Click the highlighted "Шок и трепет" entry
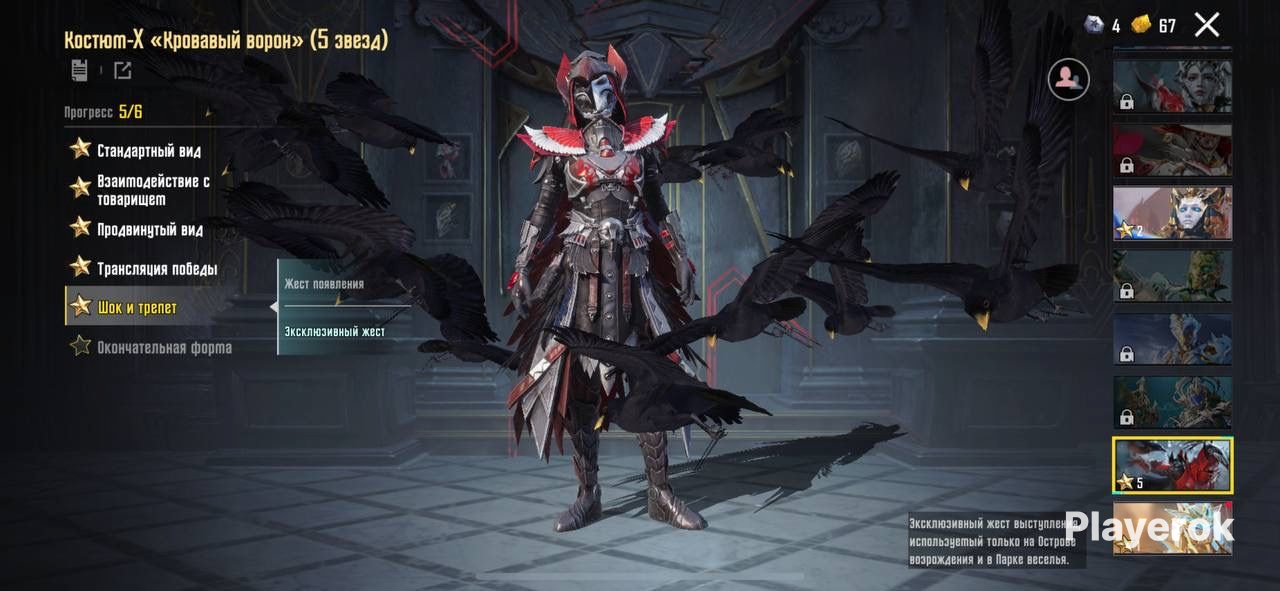This screenshot has height=591, width=1280. [x=137, y=307]
